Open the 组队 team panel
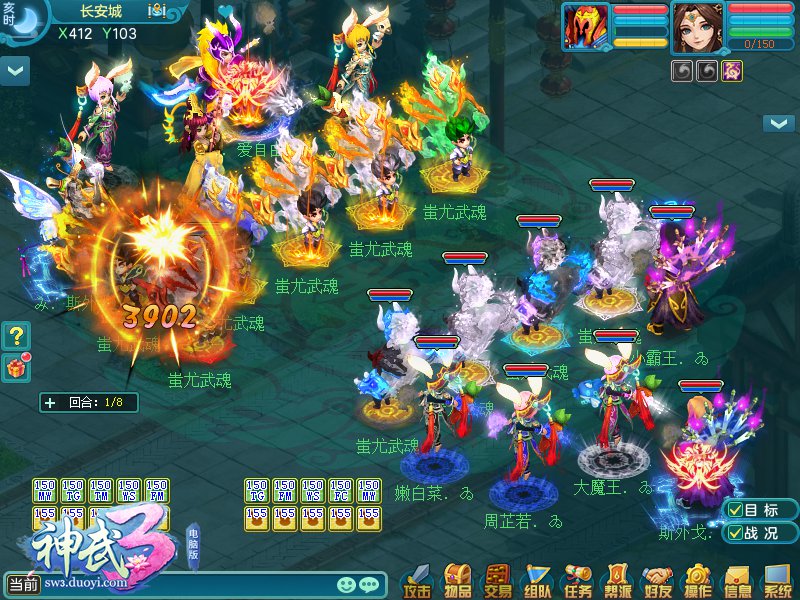The width and height of the screenshot is (800, 600). pos(537,580)
